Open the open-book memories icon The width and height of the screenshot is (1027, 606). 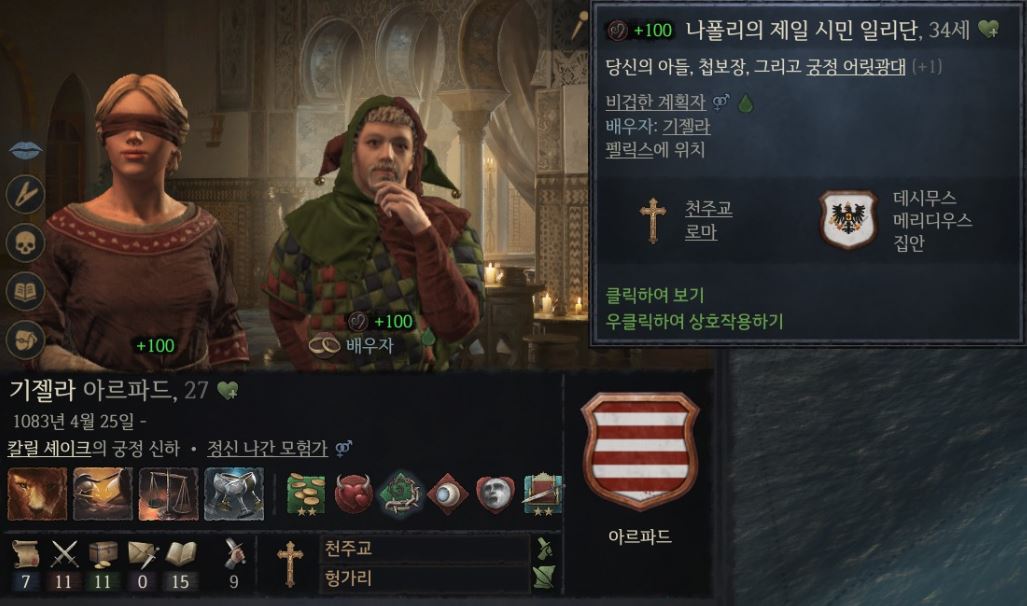[x=25, y=290]
